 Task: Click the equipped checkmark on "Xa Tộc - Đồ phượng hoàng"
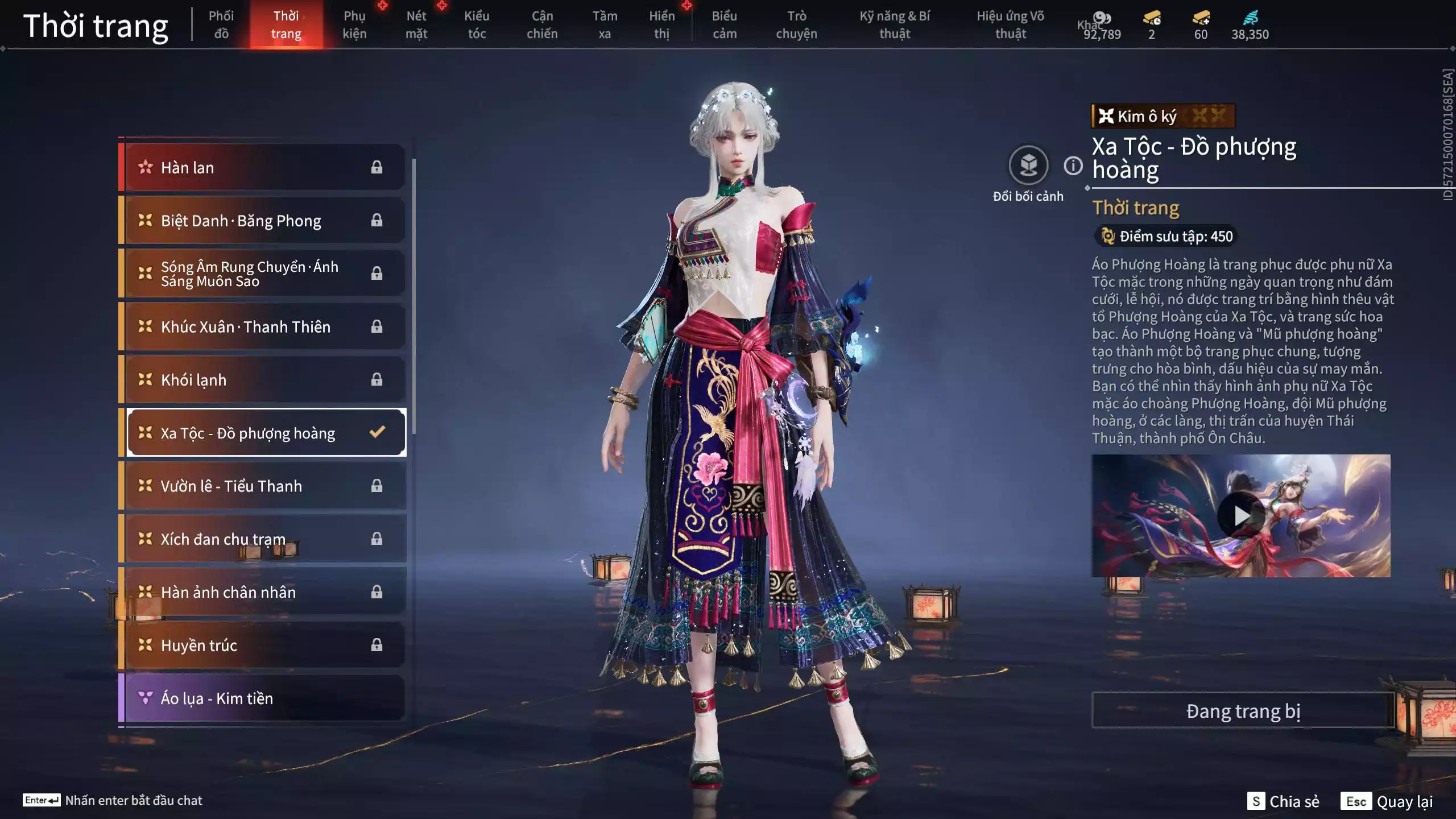pos(377,432)
